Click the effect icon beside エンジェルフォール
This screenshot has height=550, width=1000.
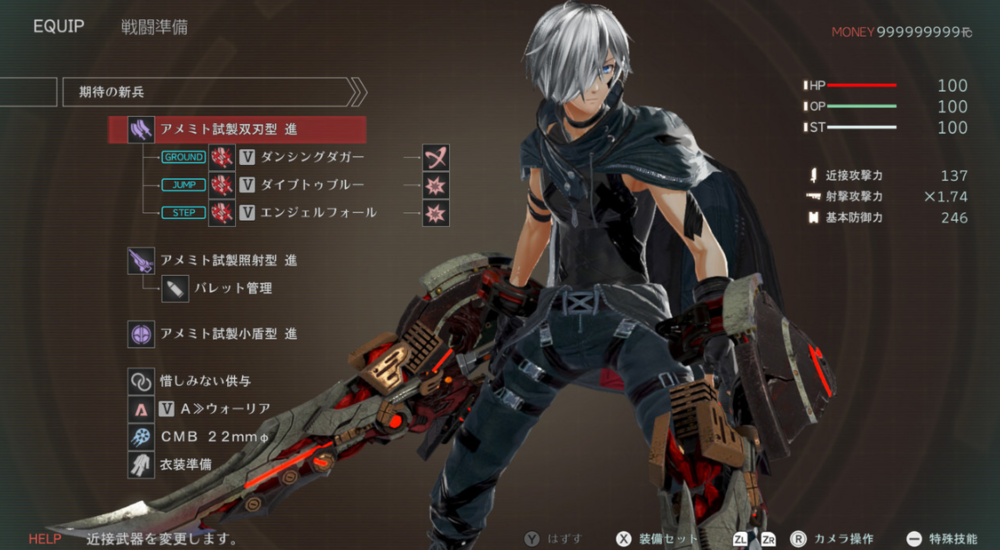[x=435, y=212]
